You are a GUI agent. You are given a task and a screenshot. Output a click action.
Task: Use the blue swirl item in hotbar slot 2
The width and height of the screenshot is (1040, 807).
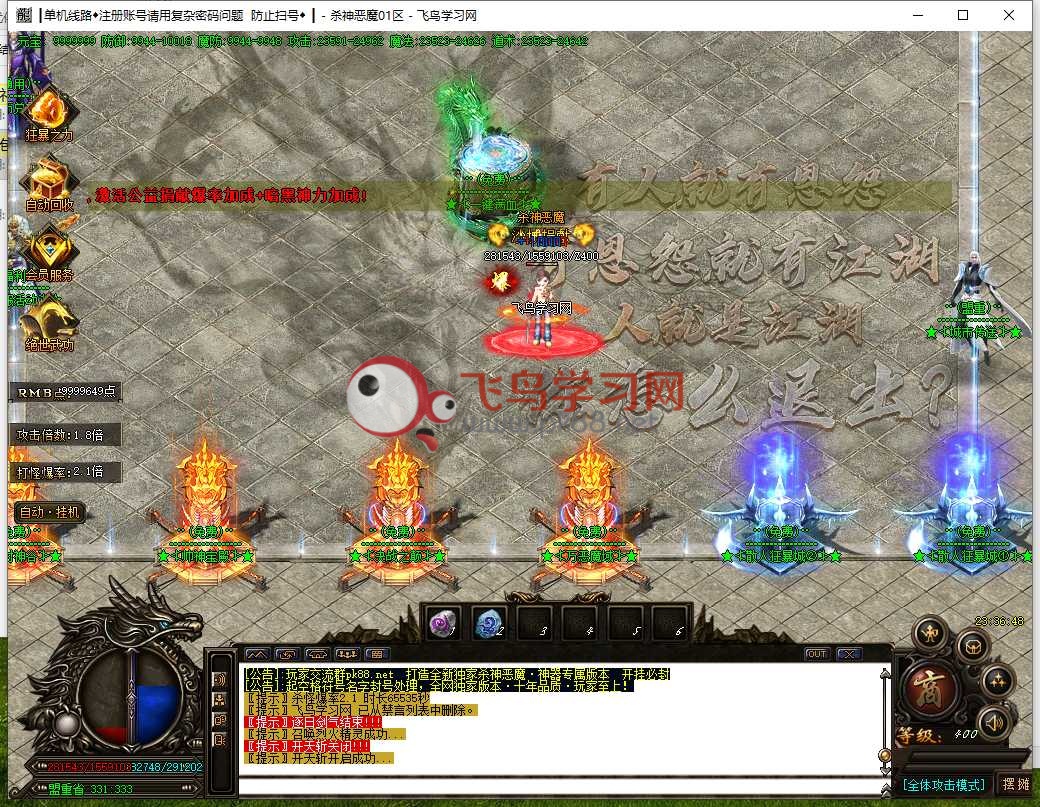(x=489, y=623)
